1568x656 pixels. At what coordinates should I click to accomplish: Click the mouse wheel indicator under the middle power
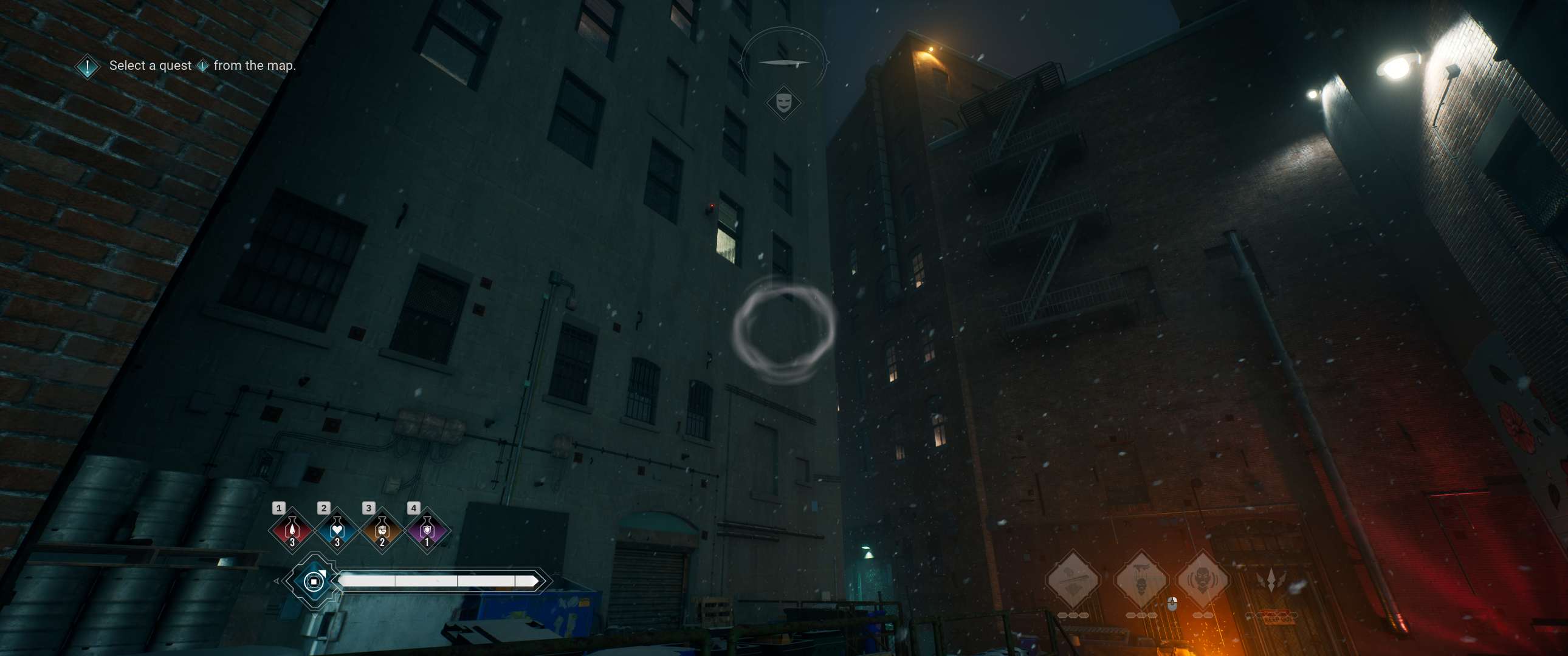1172,604
